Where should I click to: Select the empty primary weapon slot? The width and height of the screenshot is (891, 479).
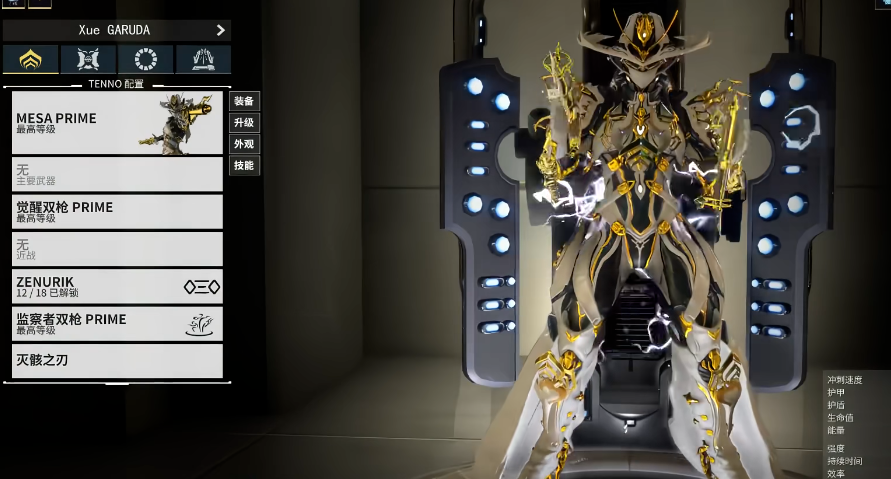(x=117, y=174)
